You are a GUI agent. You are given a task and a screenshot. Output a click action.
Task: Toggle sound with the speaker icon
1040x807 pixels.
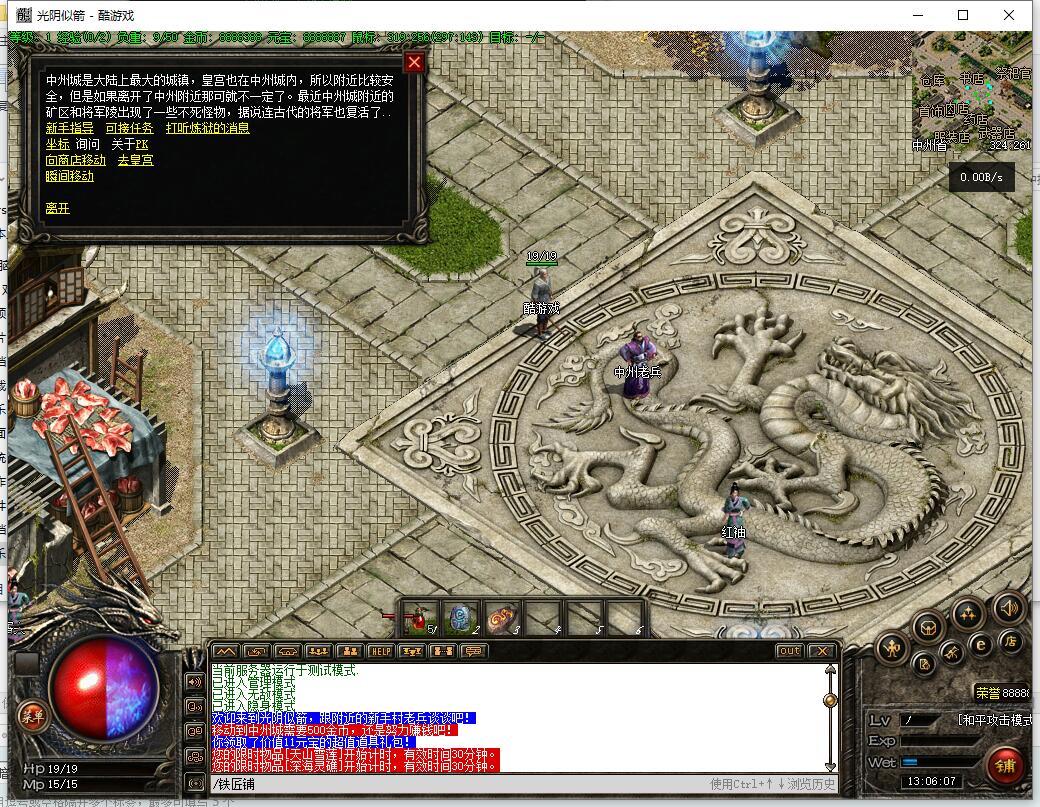tap(1008, 607)
